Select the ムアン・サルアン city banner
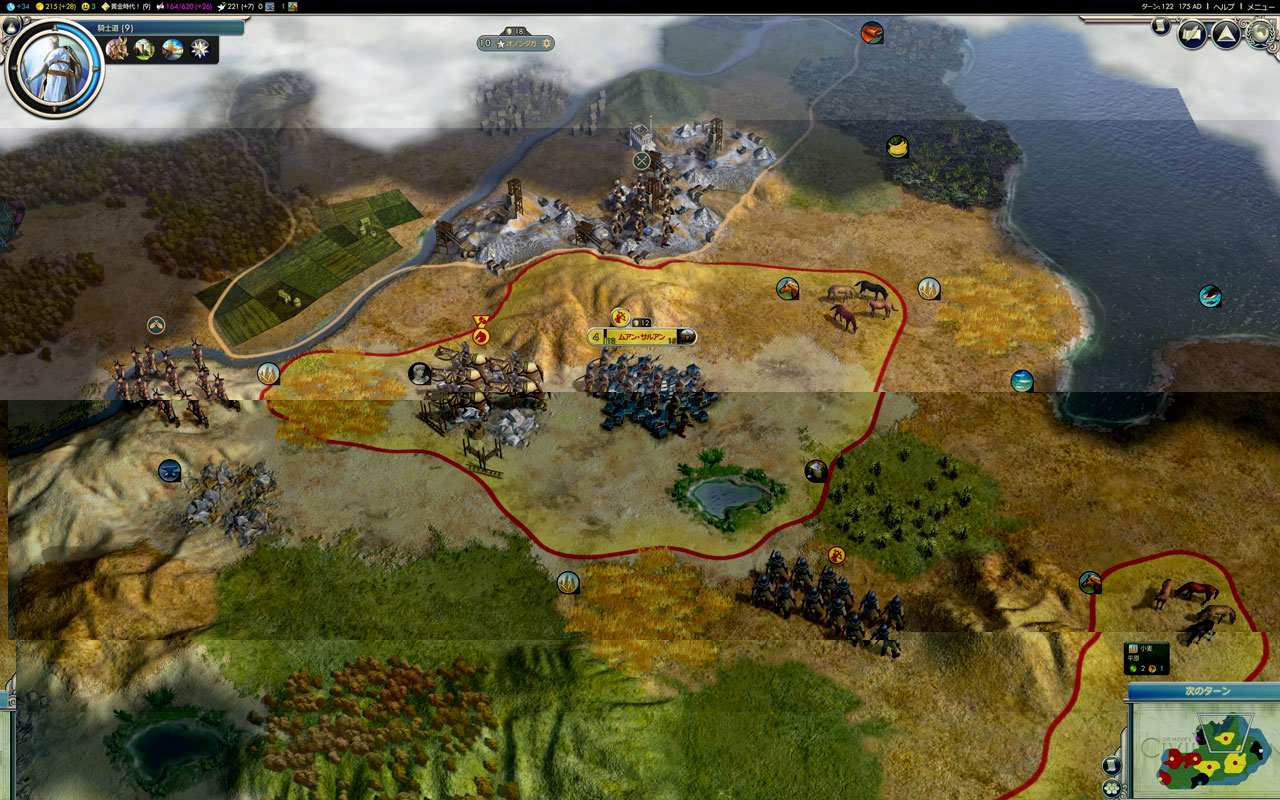Image resolution: width=1280 pixels, height=800 pixels. tap(641, 337)
